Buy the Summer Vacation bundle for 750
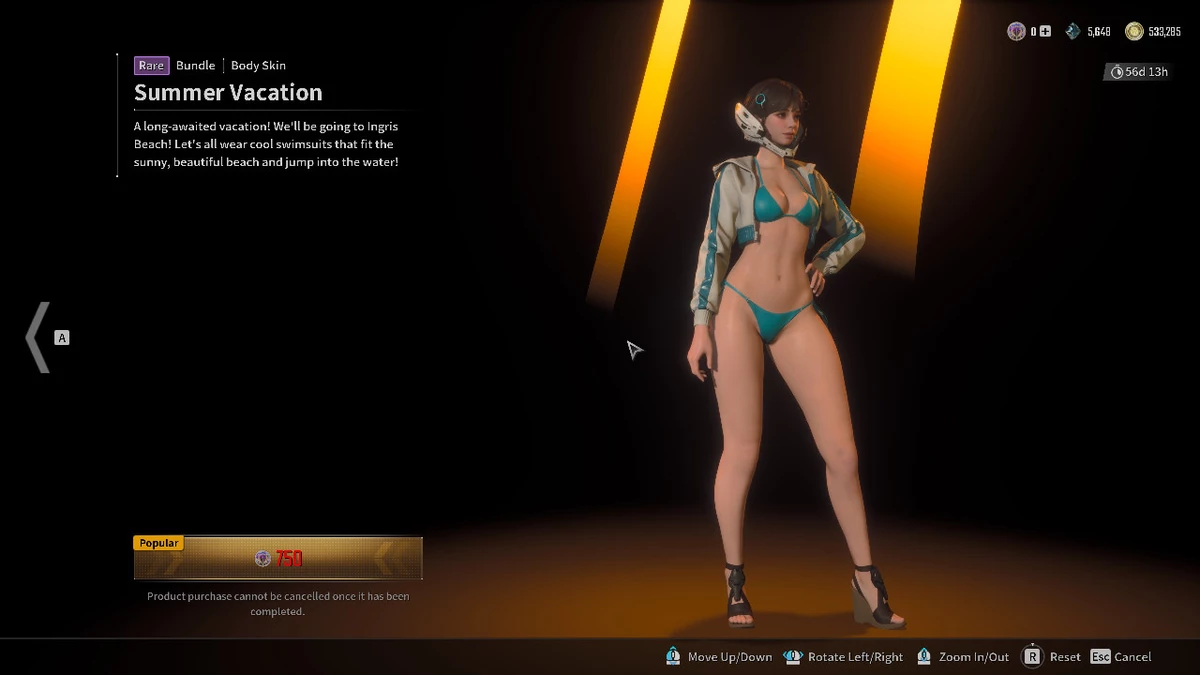Viewport: 1200px width, 675px height. pyautogui.click(x=278, y=559)
